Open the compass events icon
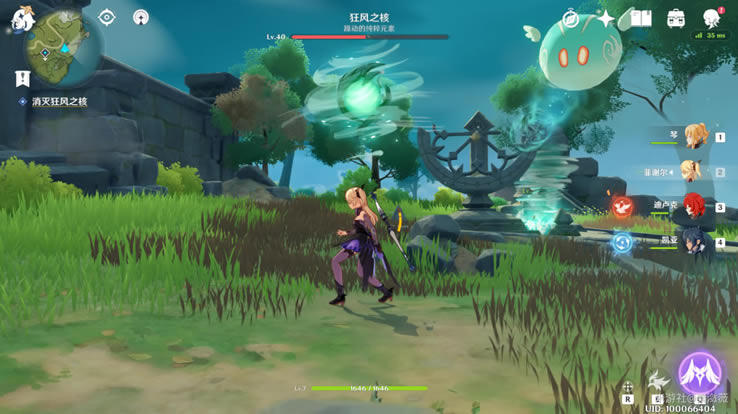This screenshot has height=414, width=738. click(571, 18)
